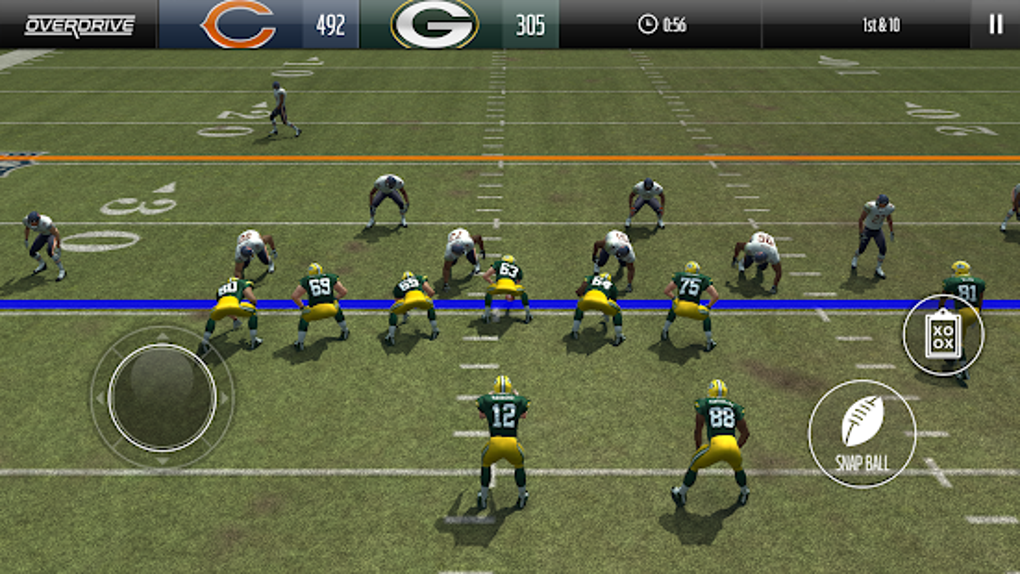
Task: Pause the game with the pause button
Action: (x=995, y=25)
